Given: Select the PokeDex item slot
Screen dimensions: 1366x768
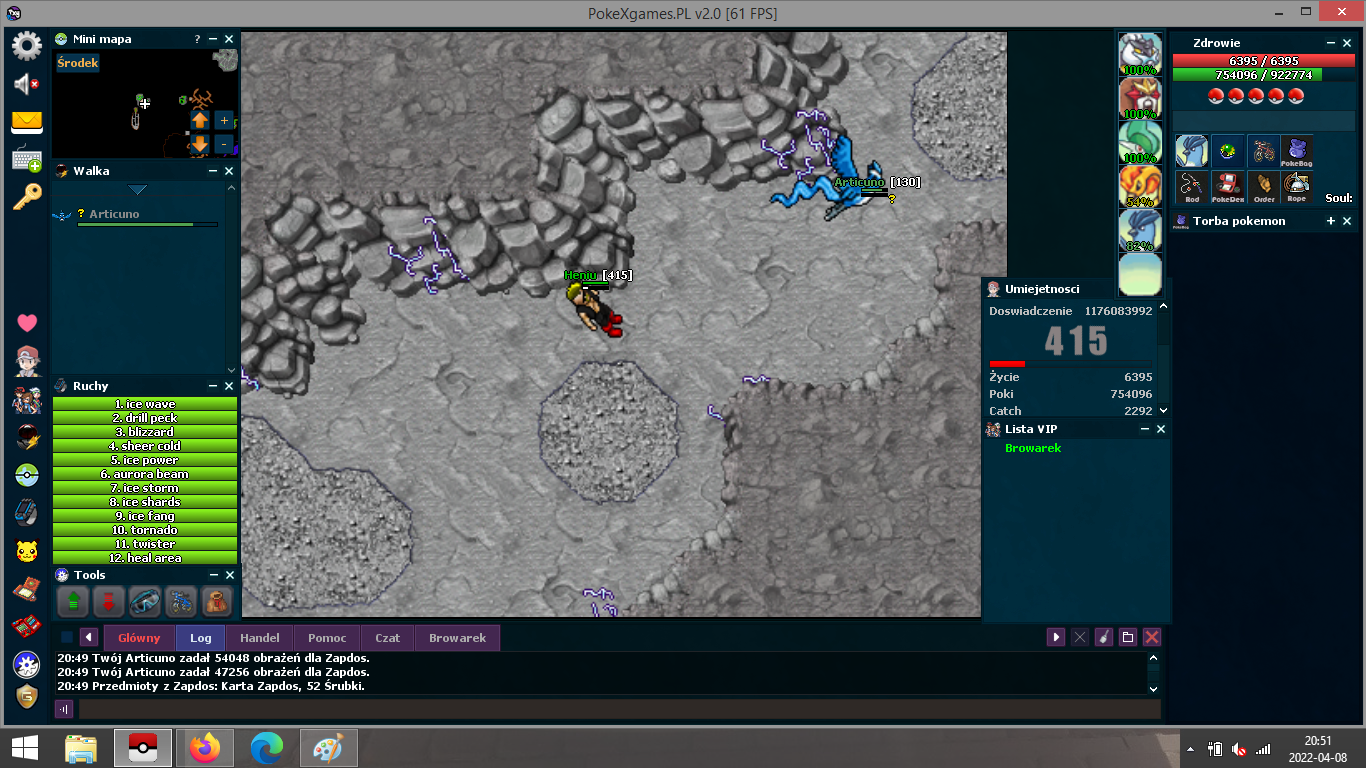Looking at the screenshot, I should click(x=1227, y=186).
